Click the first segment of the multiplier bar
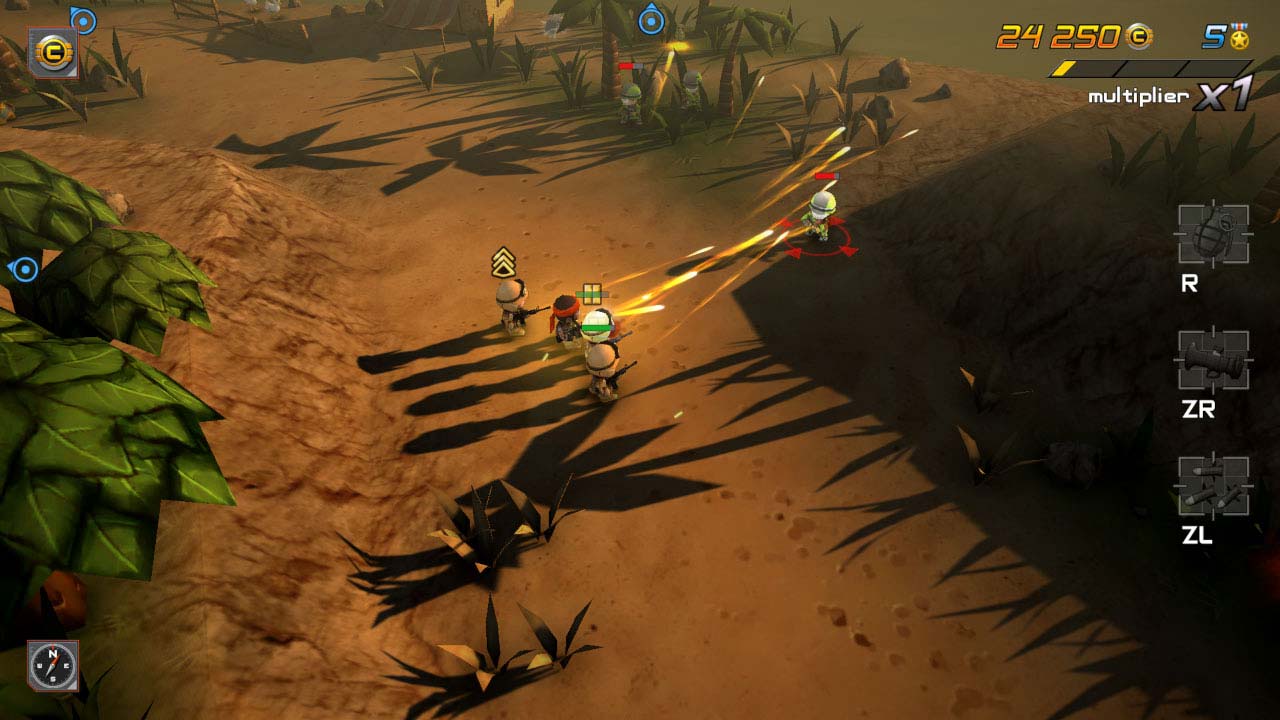This screenshot has width=1280, height=720. 1067,68
